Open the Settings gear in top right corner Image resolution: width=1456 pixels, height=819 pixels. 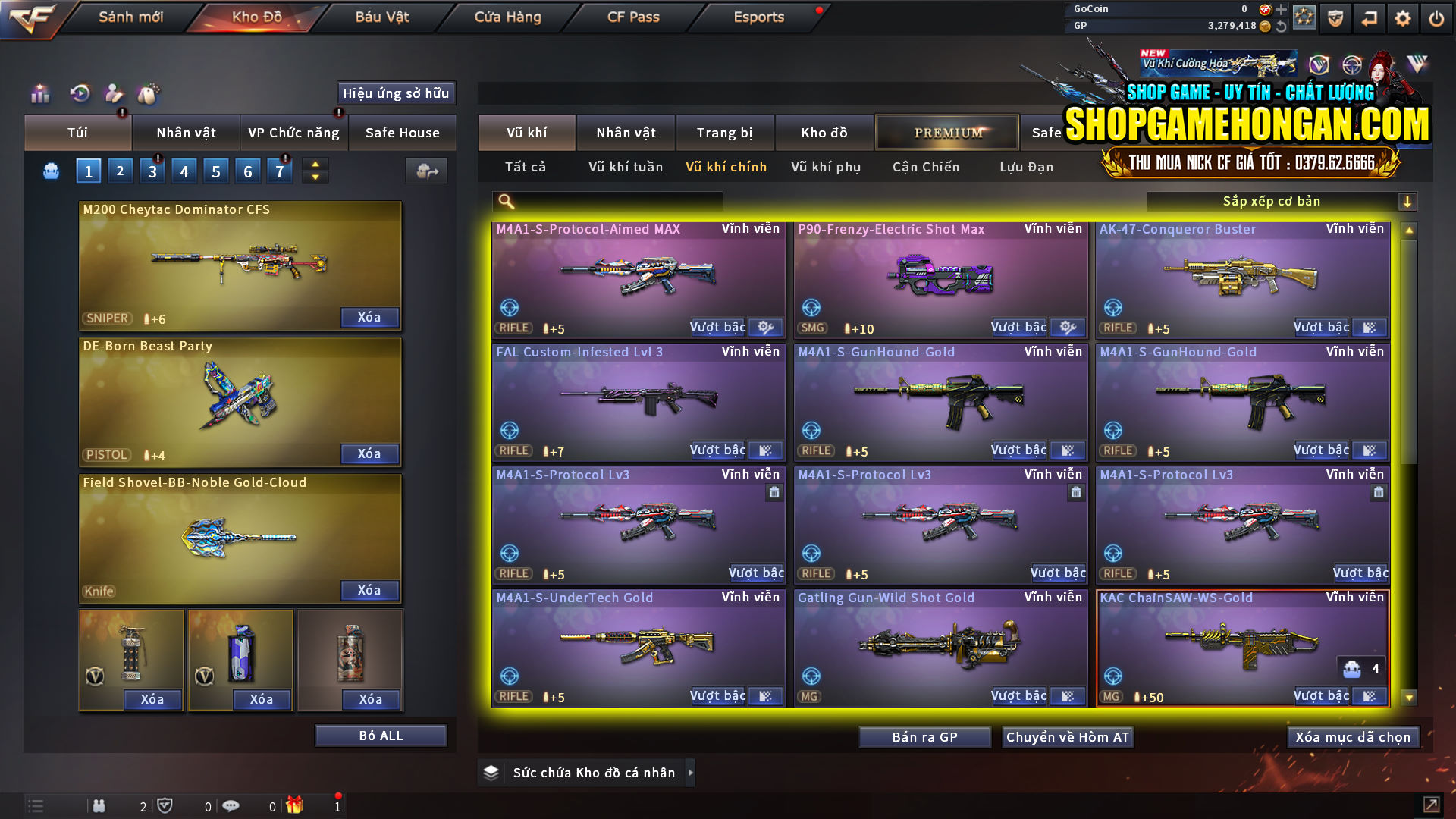(x=1403, y=18)
